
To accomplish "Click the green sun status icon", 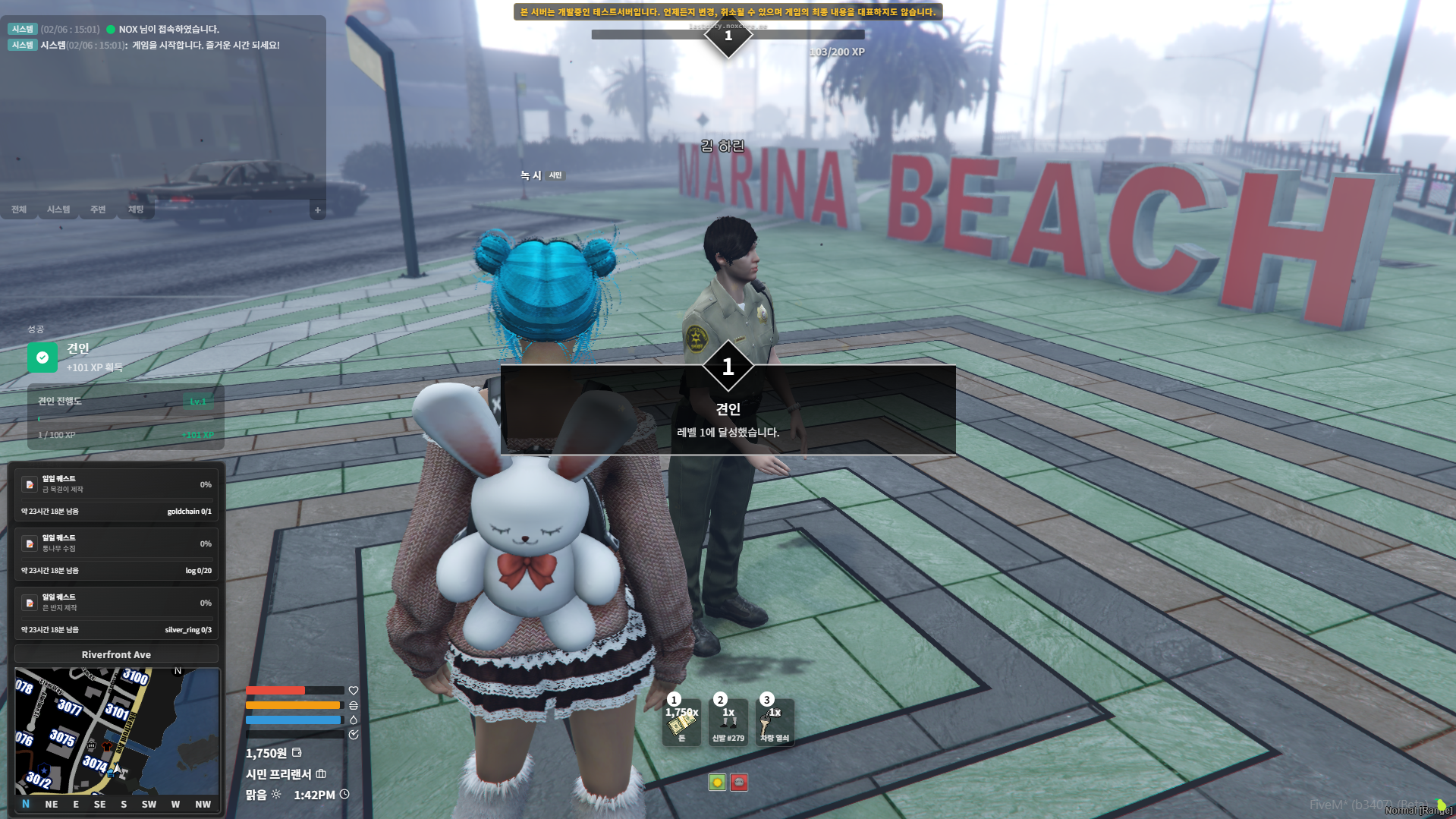I will 717,783.
